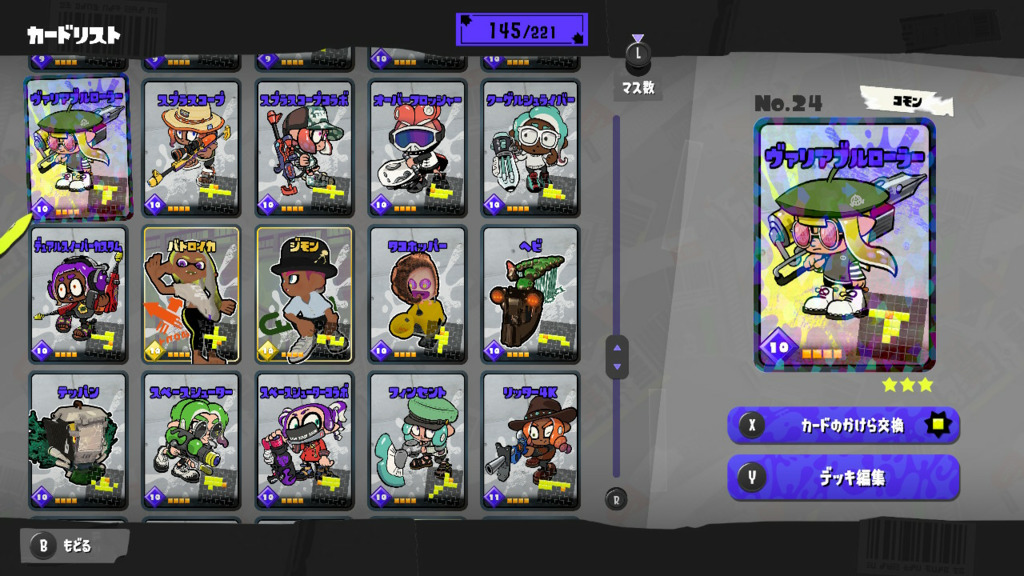
Task: Pick the リッター4K card
Action: point(531,440)
